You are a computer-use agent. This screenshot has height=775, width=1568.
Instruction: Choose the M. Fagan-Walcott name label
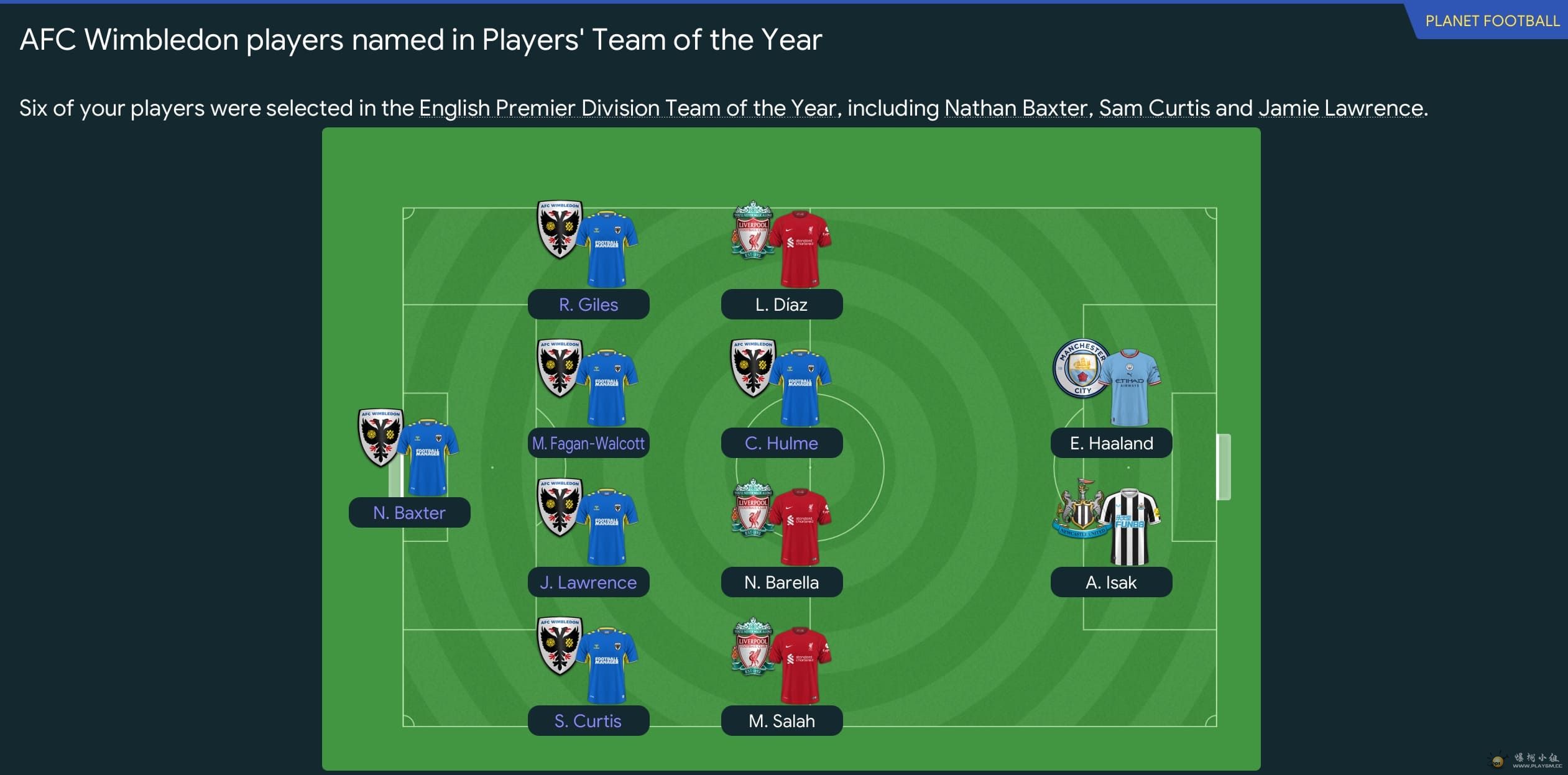coord(588,443)
